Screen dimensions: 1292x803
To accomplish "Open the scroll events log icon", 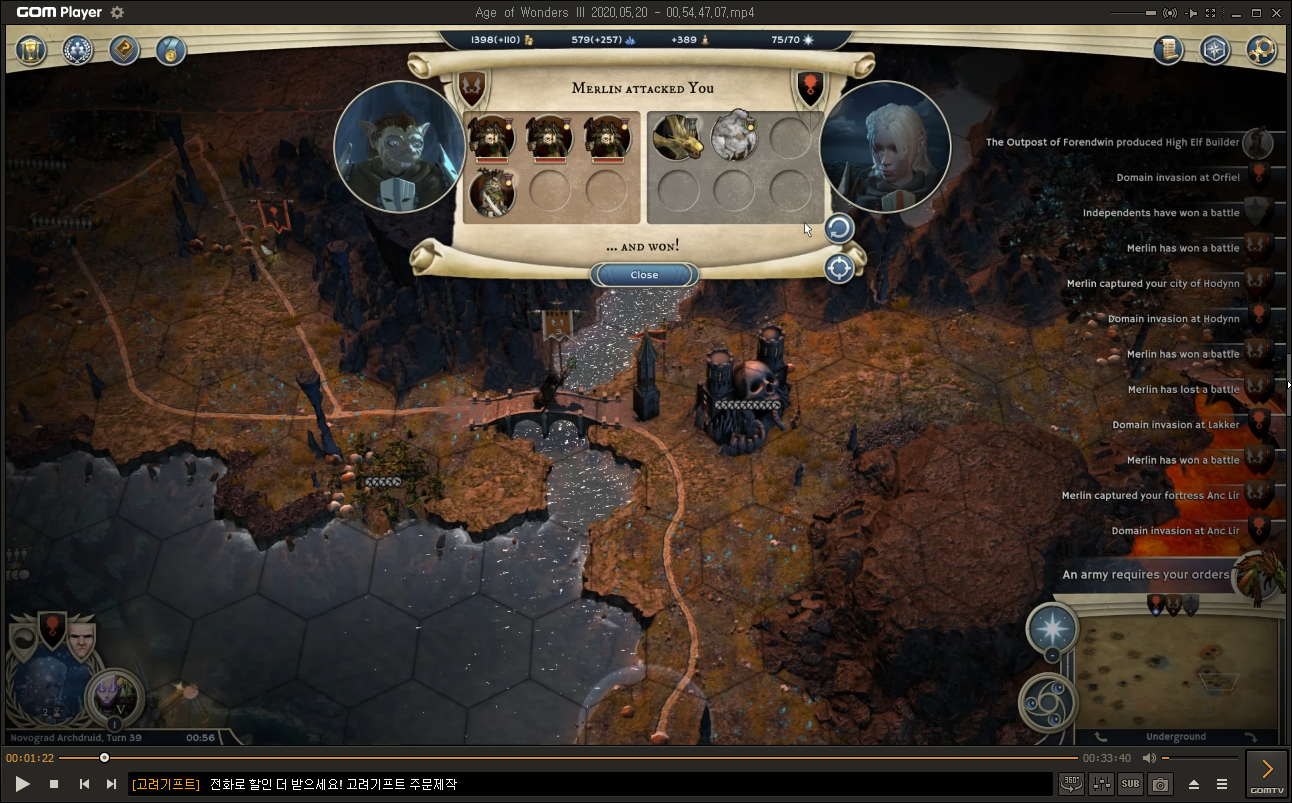I will coord(1168,50).
